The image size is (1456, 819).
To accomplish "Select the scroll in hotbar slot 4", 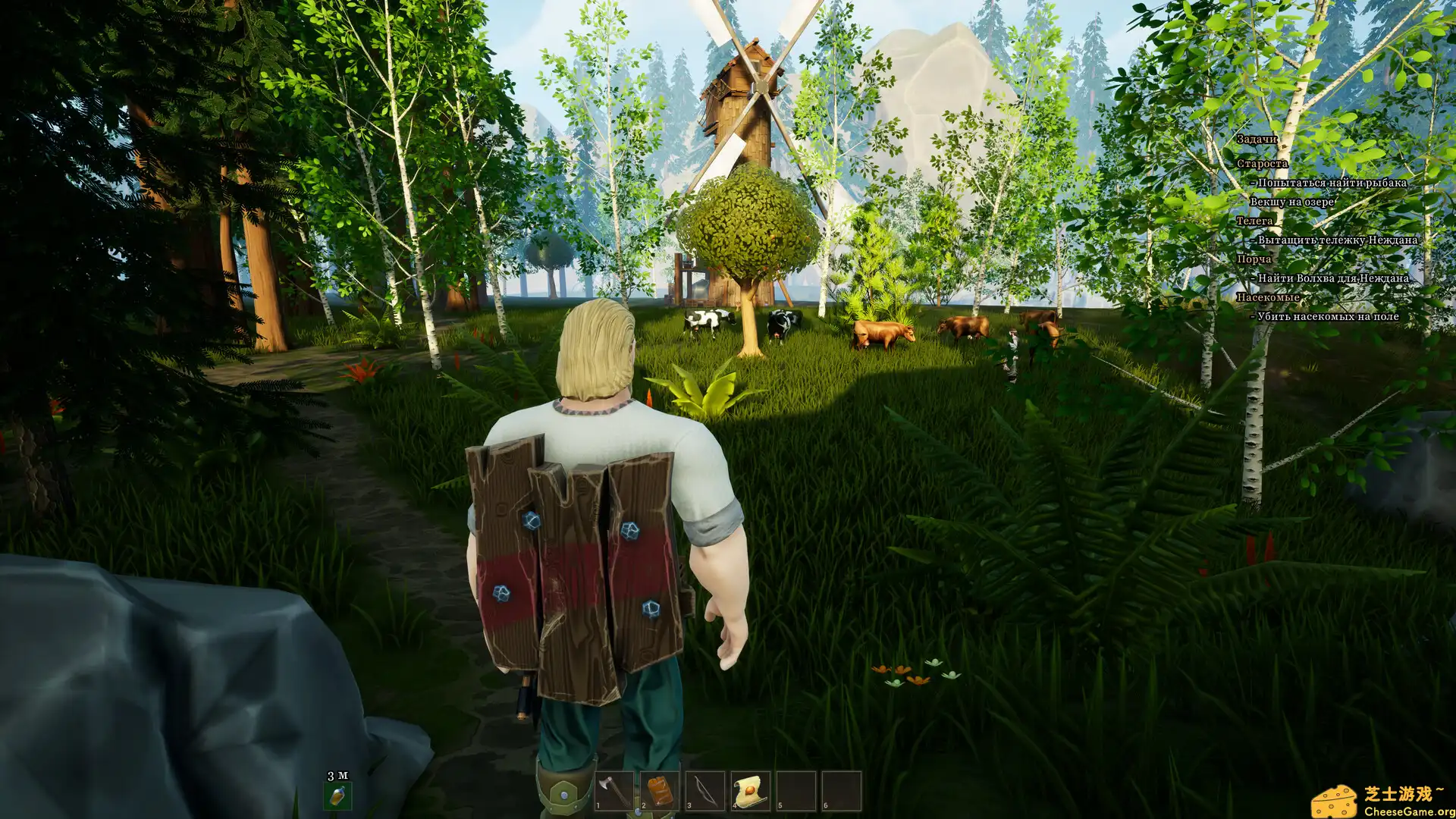I will 751,791.
